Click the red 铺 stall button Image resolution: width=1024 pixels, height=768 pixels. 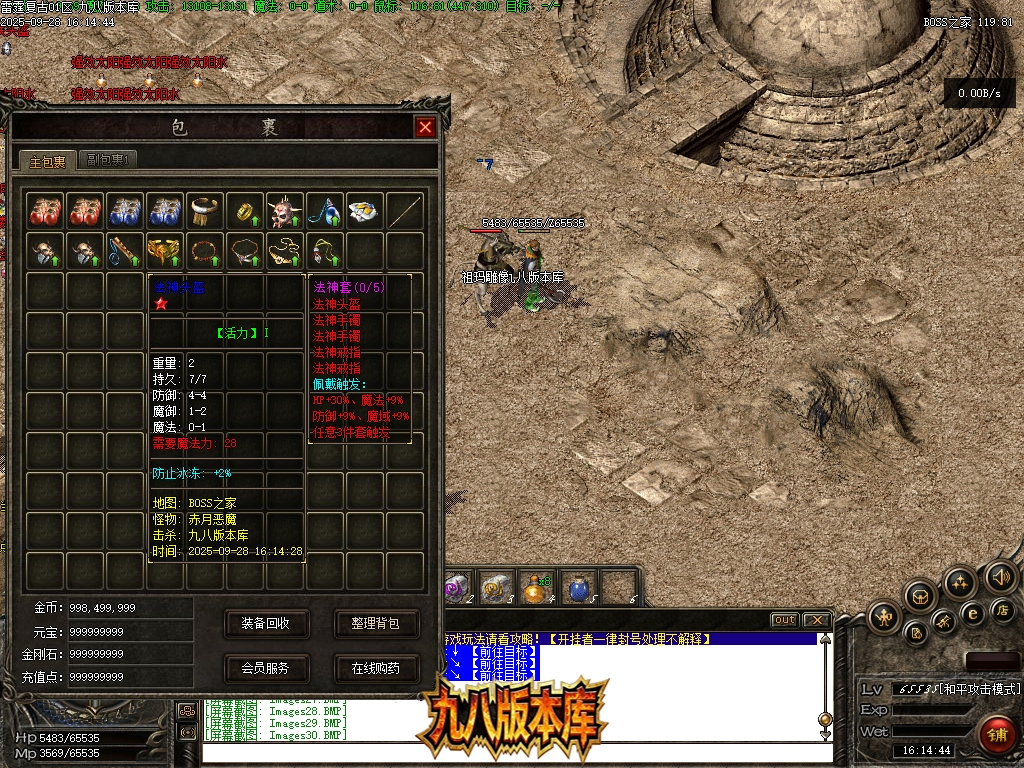(x=995, y=733)
